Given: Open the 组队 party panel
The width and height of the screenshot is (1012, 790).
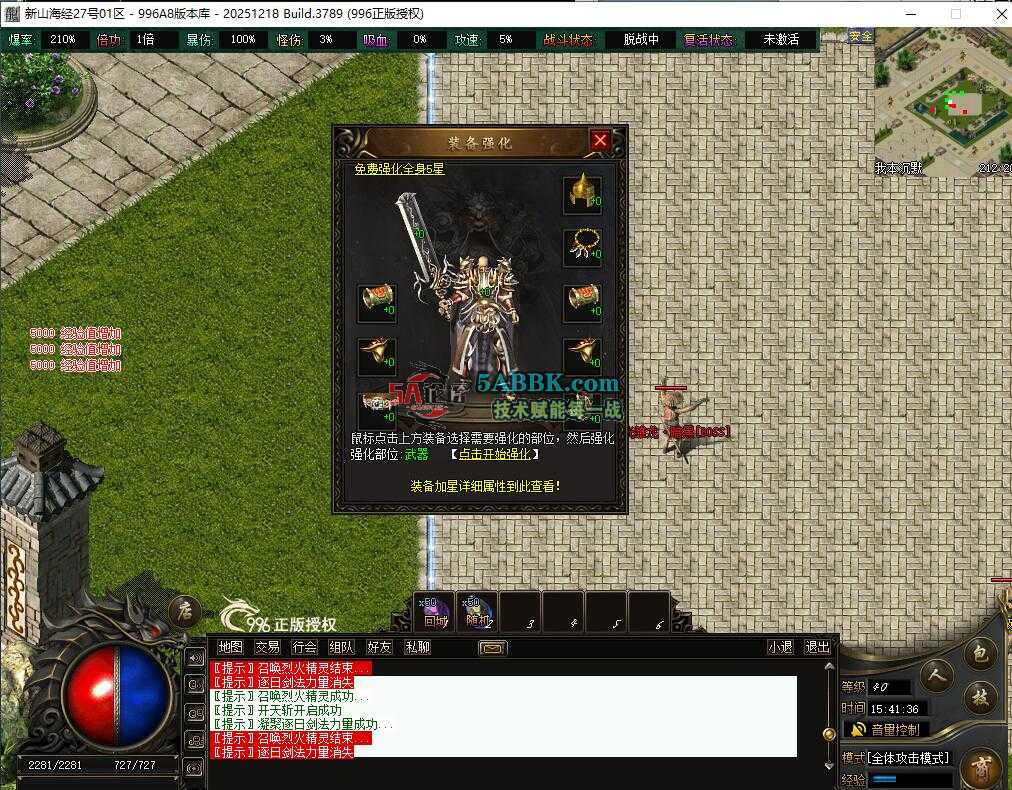Looking at the screenshot, I should [342, 647].
